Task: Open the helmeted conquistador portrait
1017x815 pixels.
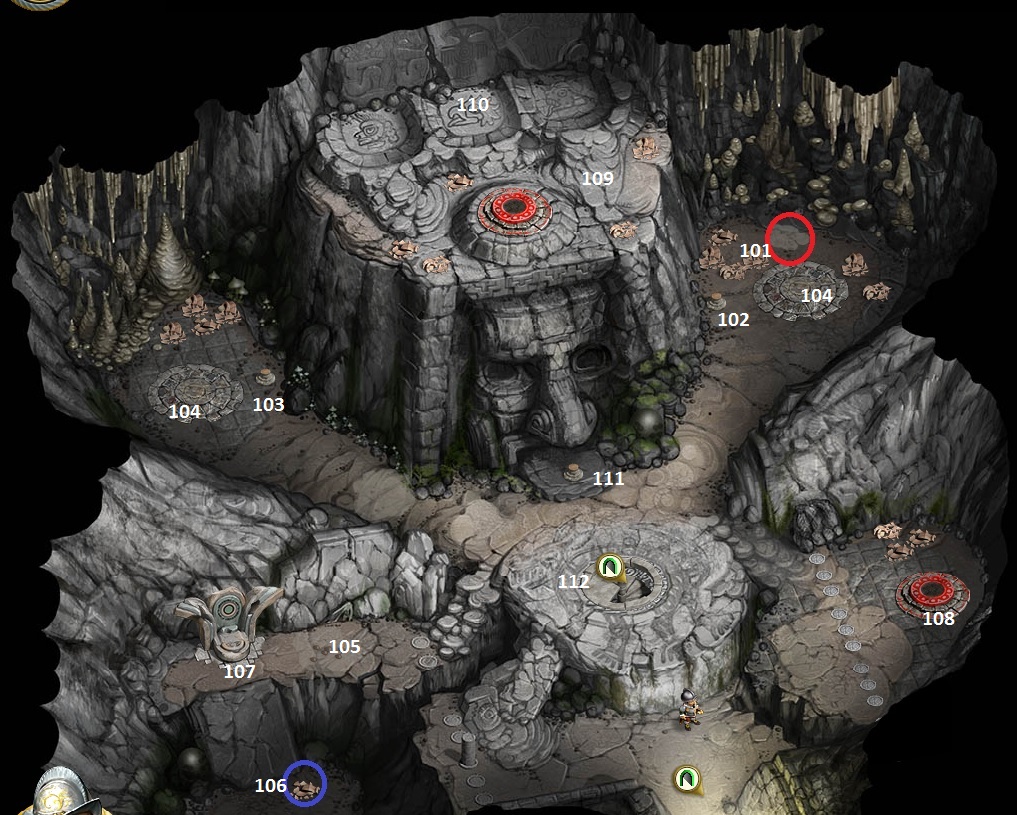Action: tap(58, 792)
